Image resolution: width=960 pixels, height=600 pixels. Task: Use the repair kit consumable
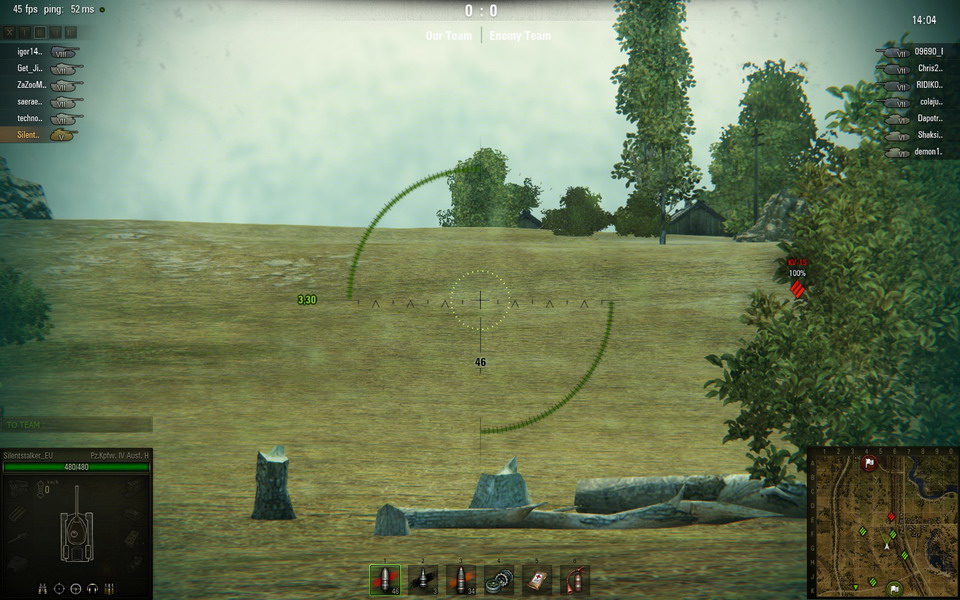coord(499,579)
